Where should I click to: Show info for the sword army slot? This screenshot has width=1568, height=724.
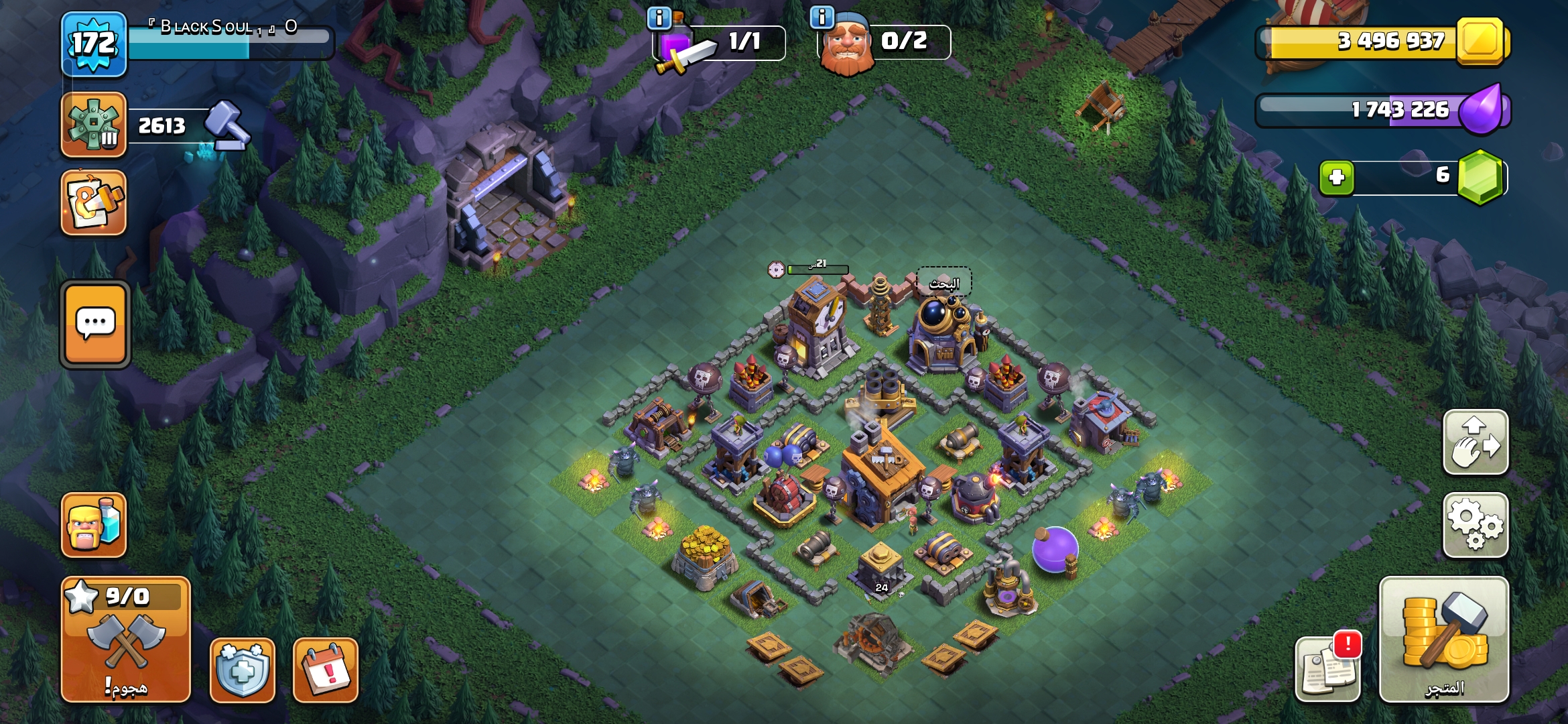click(x=659, y=18)
